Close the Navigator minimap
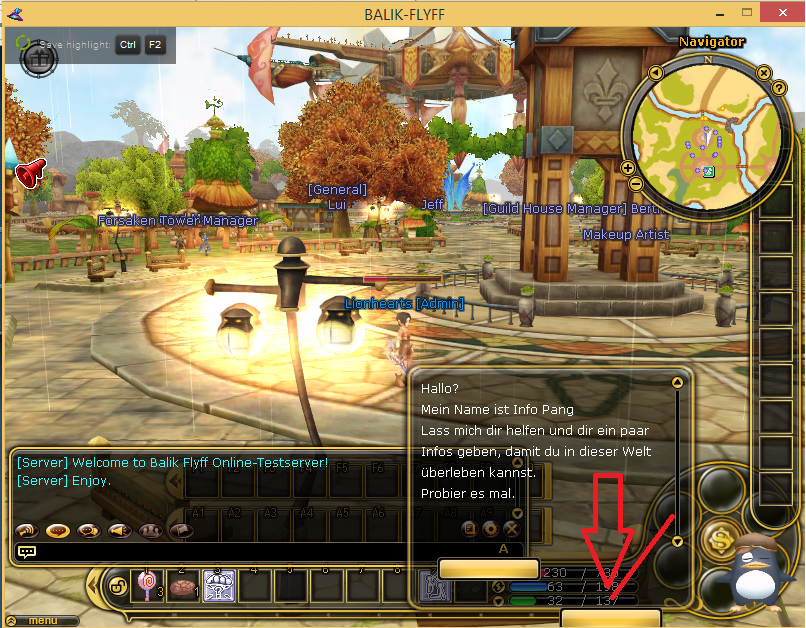Image resolution: width=806 pixels, height=628 pixels. [x=763, y=73]
